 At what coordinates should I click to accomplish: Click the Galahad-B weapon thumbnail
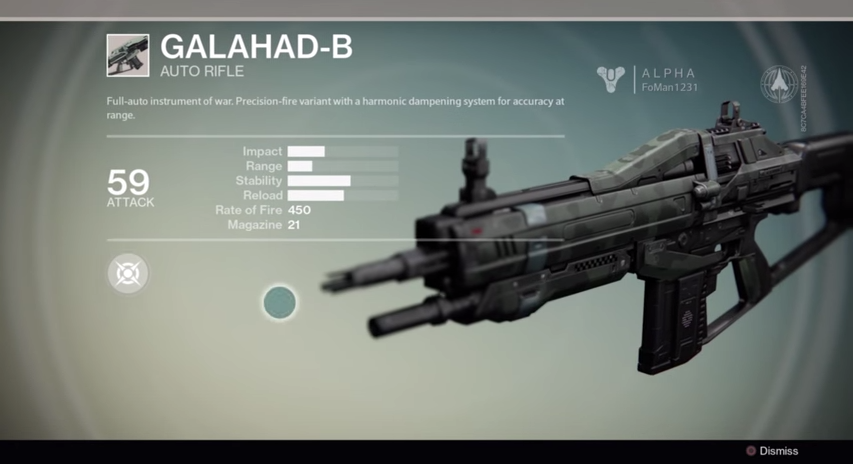128,56
